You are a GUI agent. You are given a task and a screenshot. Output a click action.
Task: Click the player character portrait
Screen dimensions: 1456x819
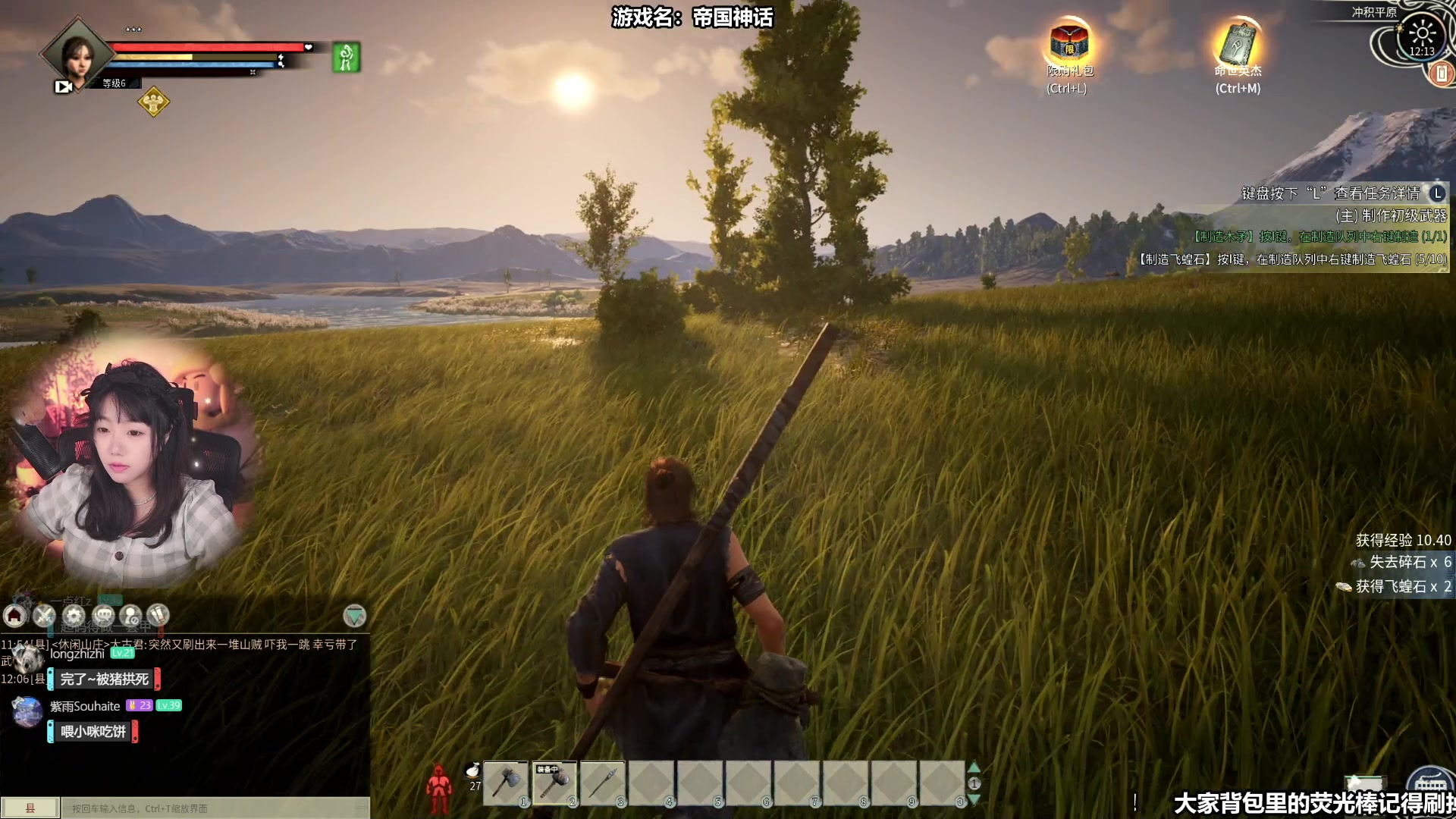click(x=77, y=55)
